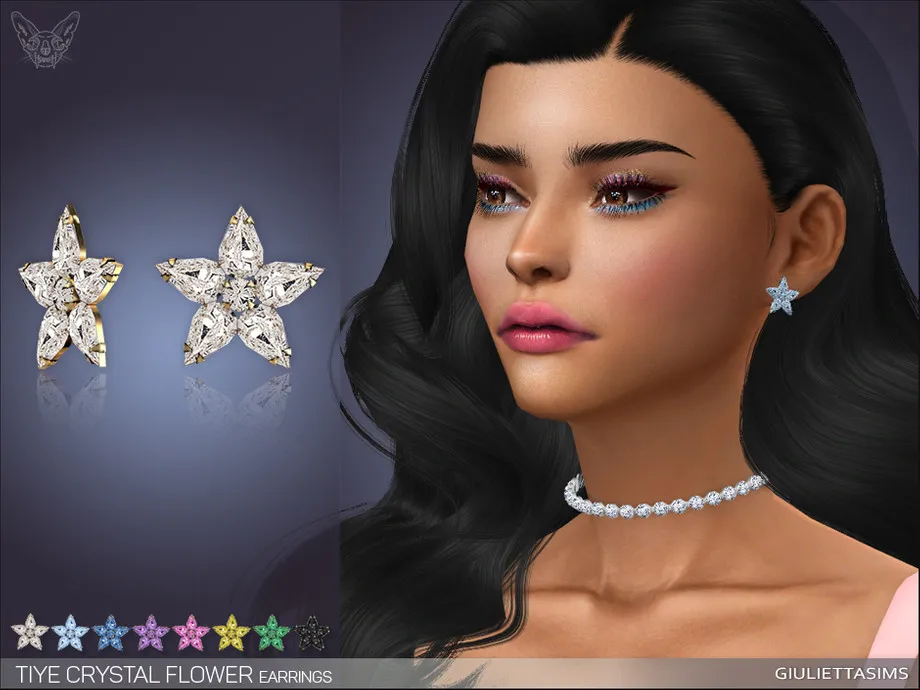920x690 pixels.
Task: Pick the yellow star earring swatch
Action: coord(231,633)
